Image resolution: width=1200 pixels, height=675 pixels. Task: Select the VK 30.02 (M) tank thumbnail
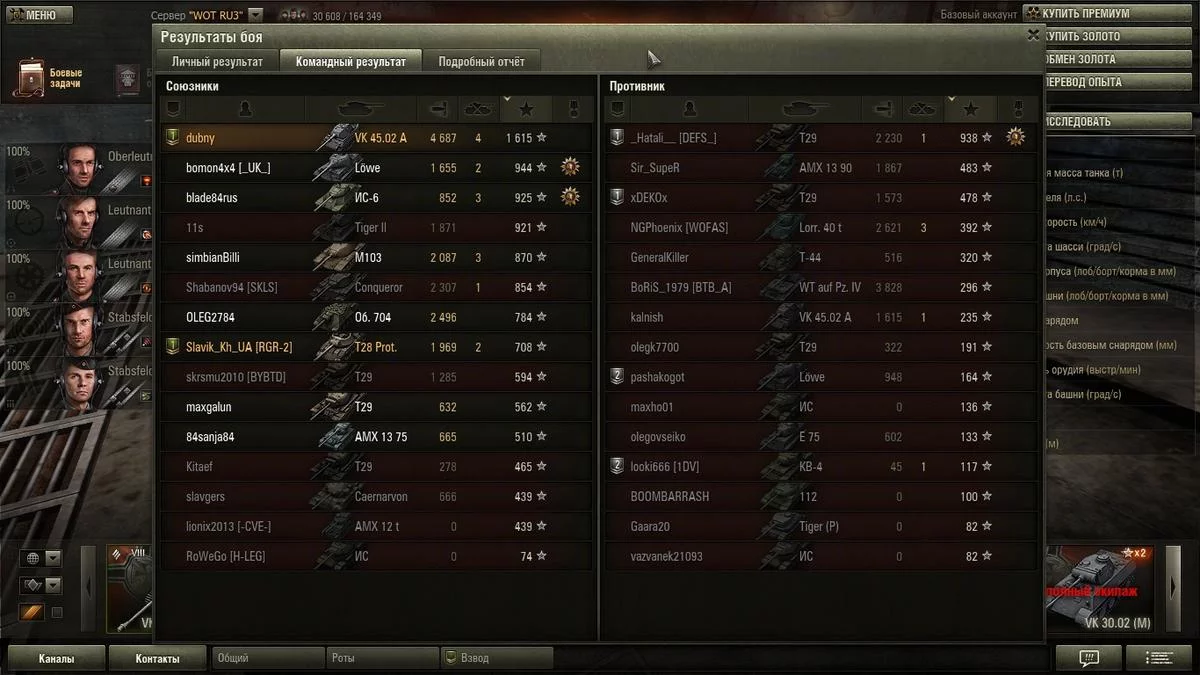point(1105,590)
